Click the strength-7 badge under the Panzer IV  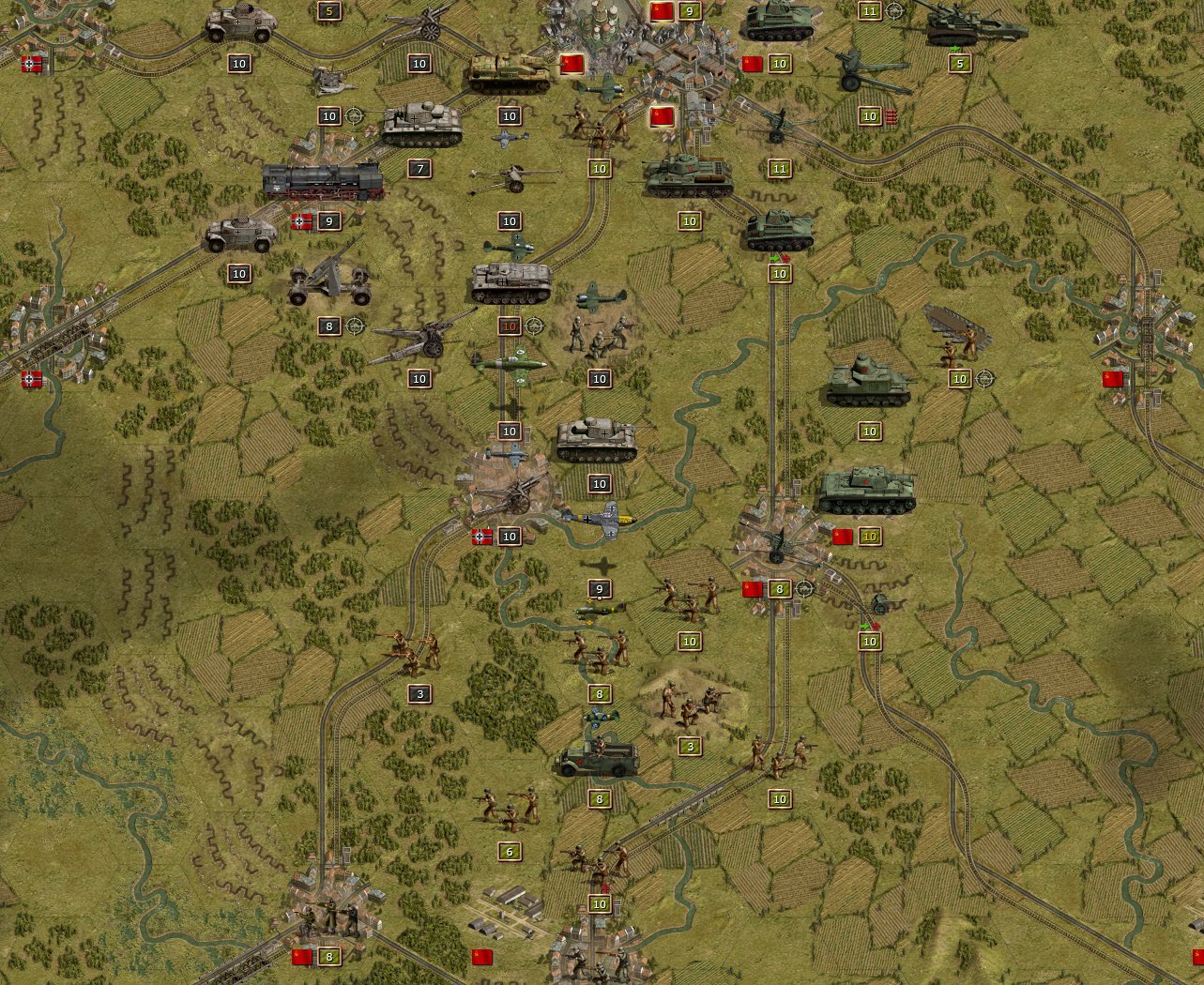[419, 171]
